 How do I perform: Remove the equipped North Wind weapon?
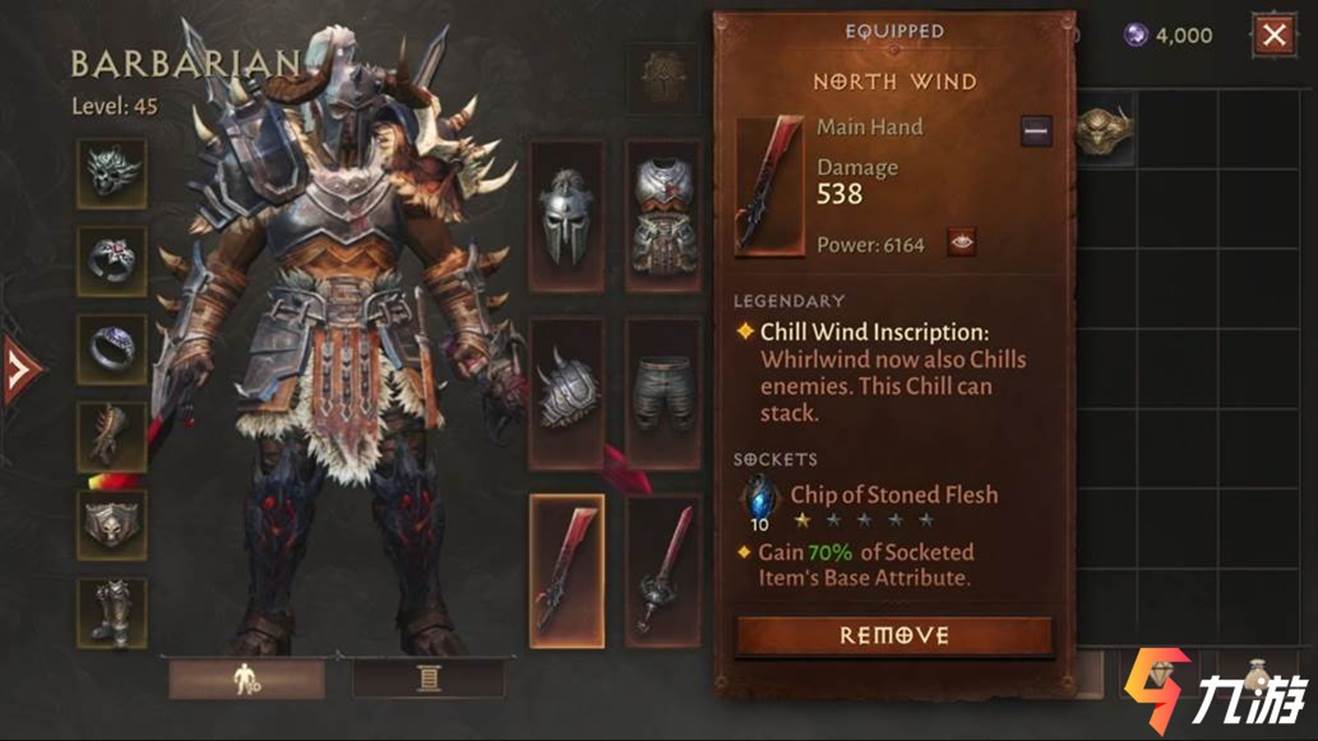tap(894, 636)
